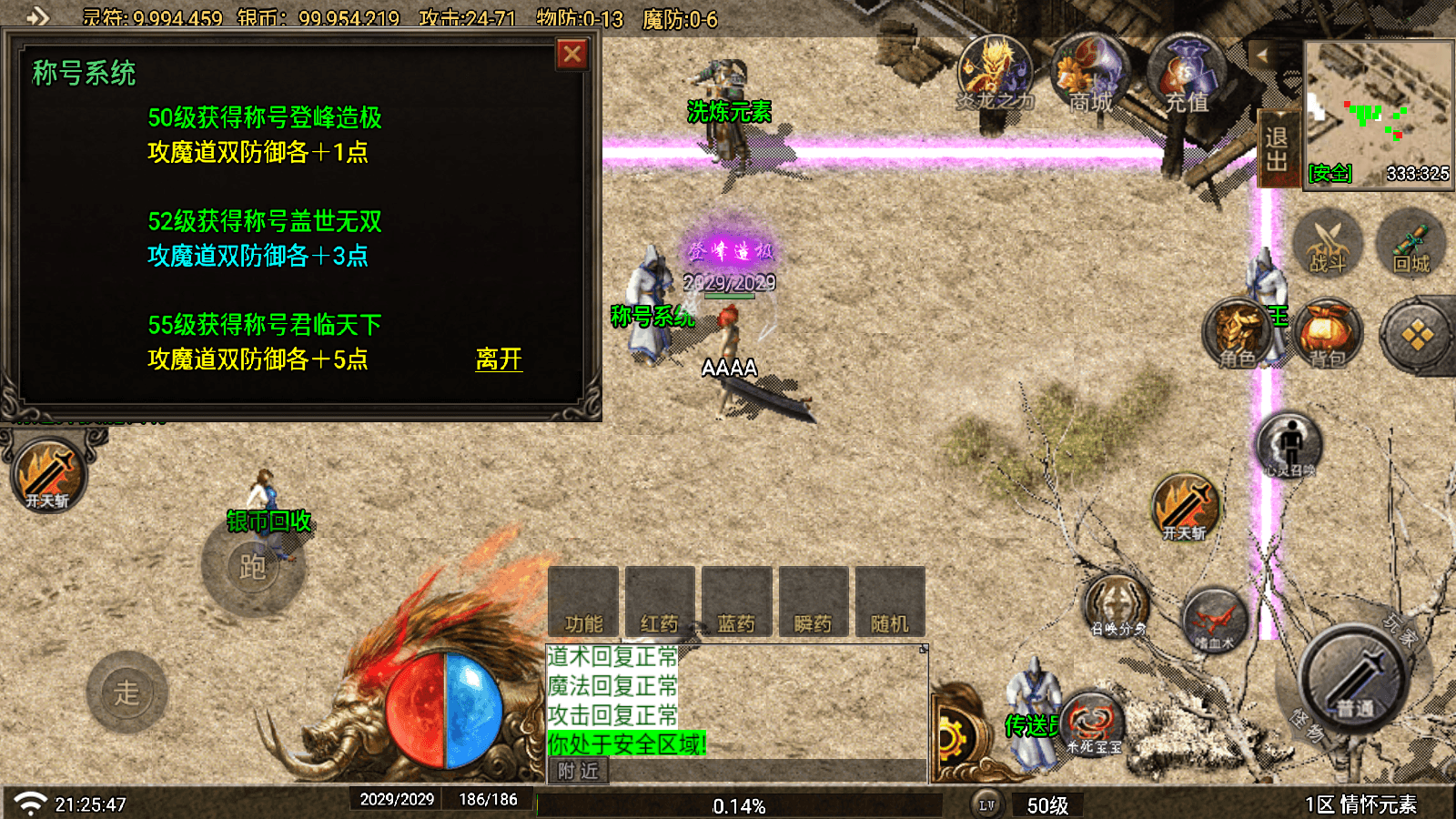Screen dimensions: 1456x819
Task: Use the 回城 return-to-town scroll
Action: click(1411, 244)
